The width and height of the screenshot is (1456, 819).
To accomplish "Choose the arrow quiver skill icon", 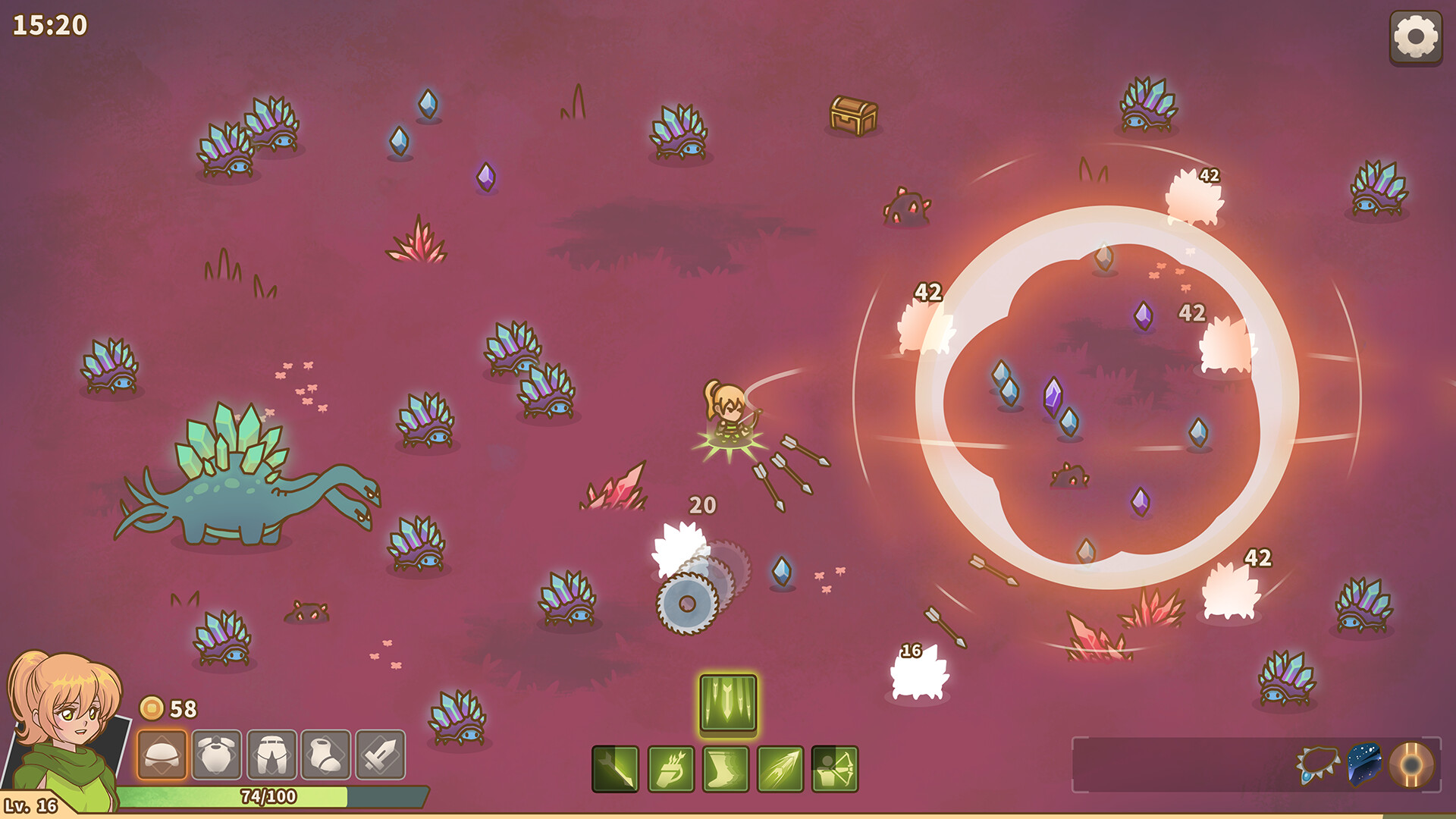I will (x=671, y=769).
